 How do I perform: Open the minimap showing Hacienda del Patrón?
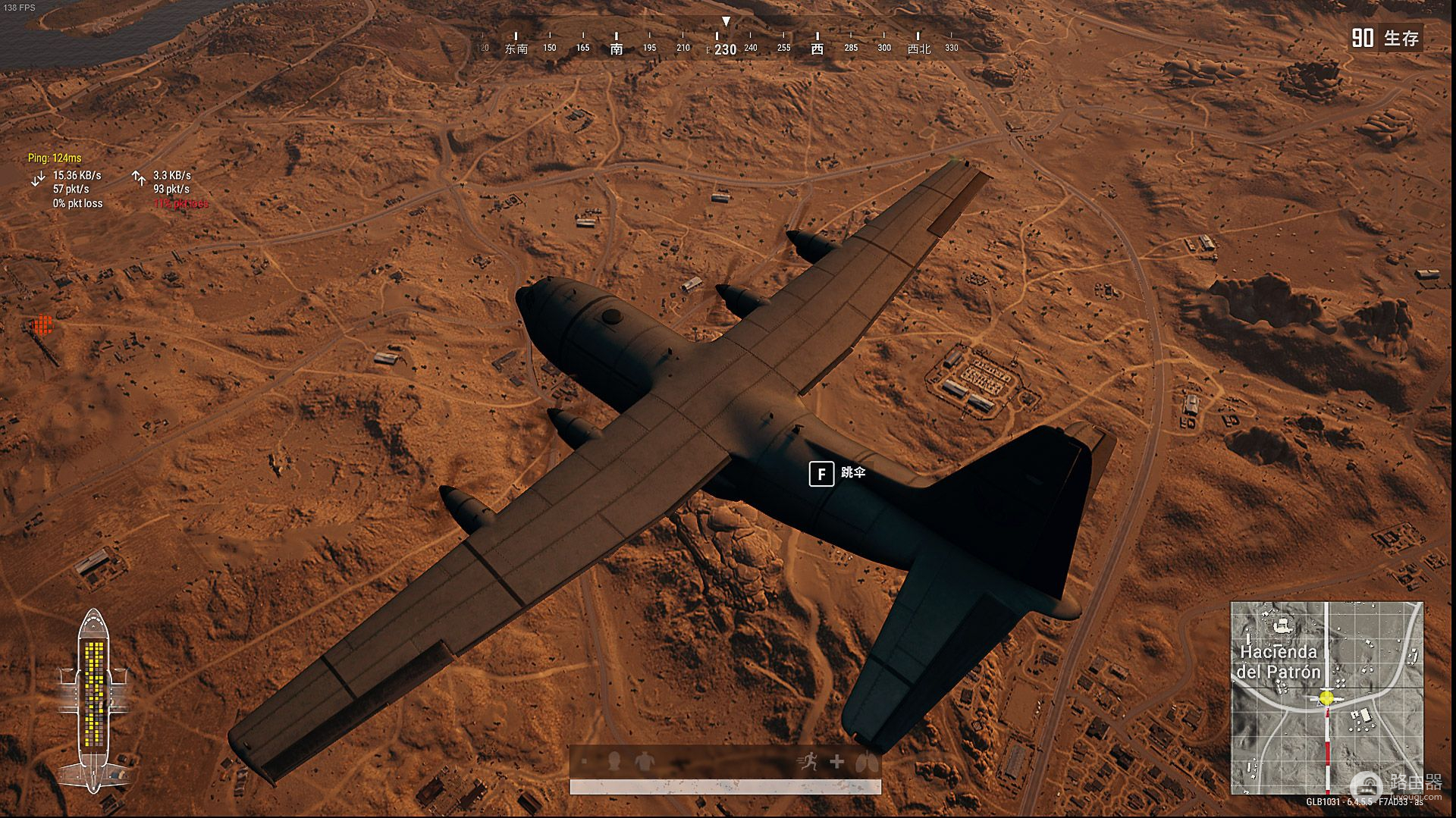1326,697
